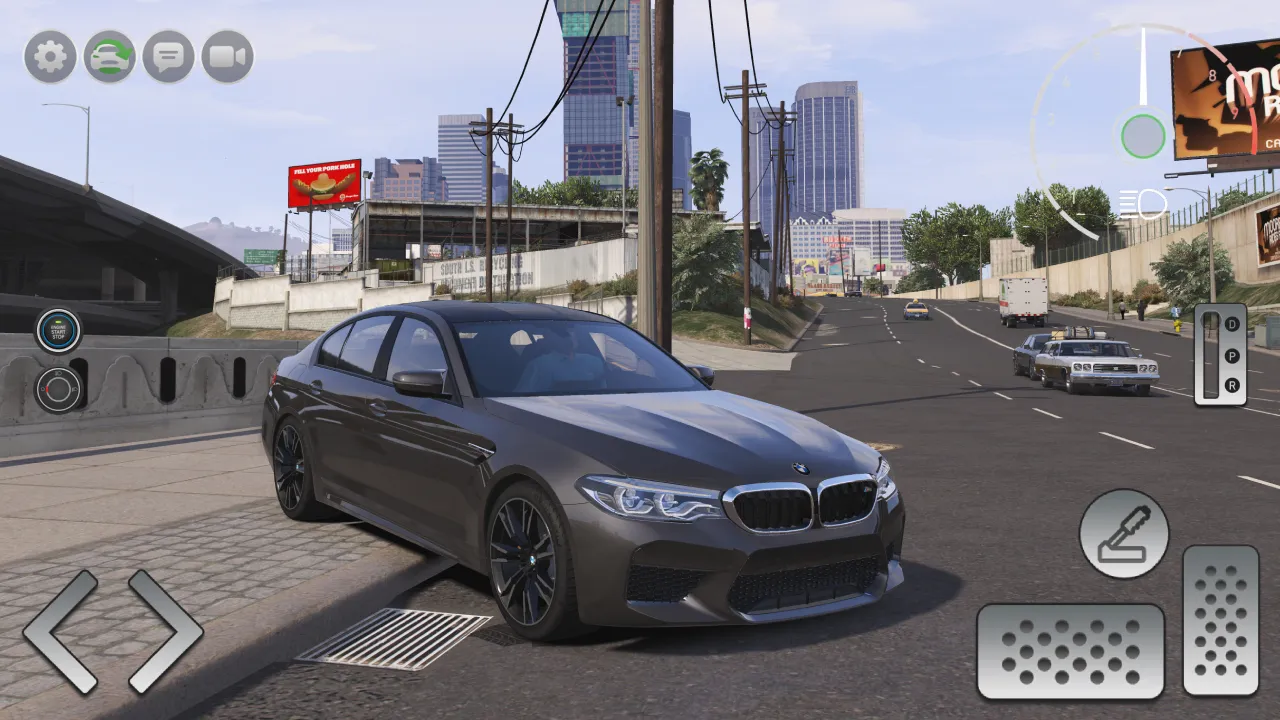Image resolution: width=1280 pixels, height=720 pixels.
Task: Open the vehicle change icon
Action: click(x=108, y=57)
